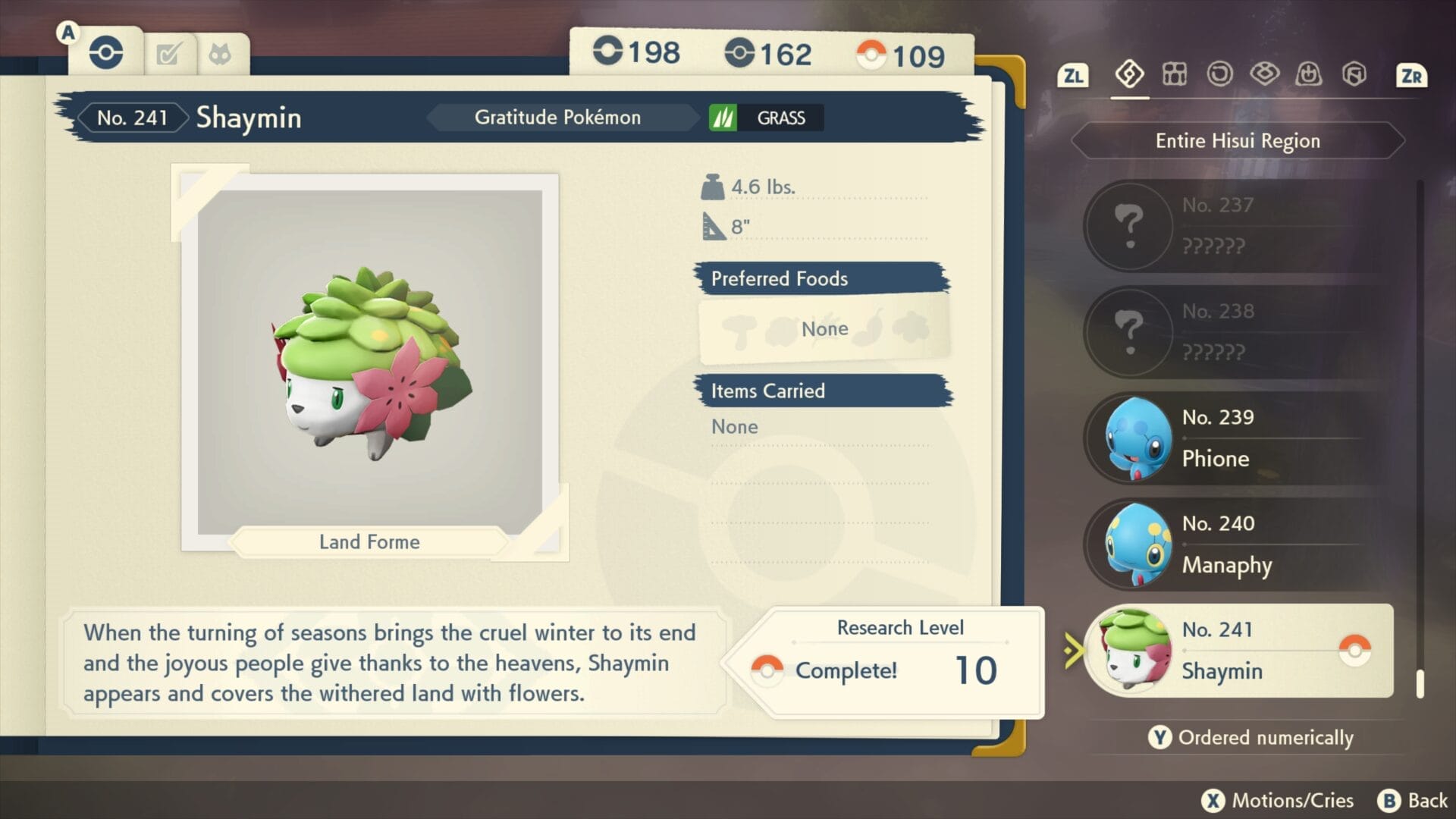This screenshot has width=1456, height=819.
Task: Switch to the trapezoid-shaped region icon
Action: coord(1309,74)
